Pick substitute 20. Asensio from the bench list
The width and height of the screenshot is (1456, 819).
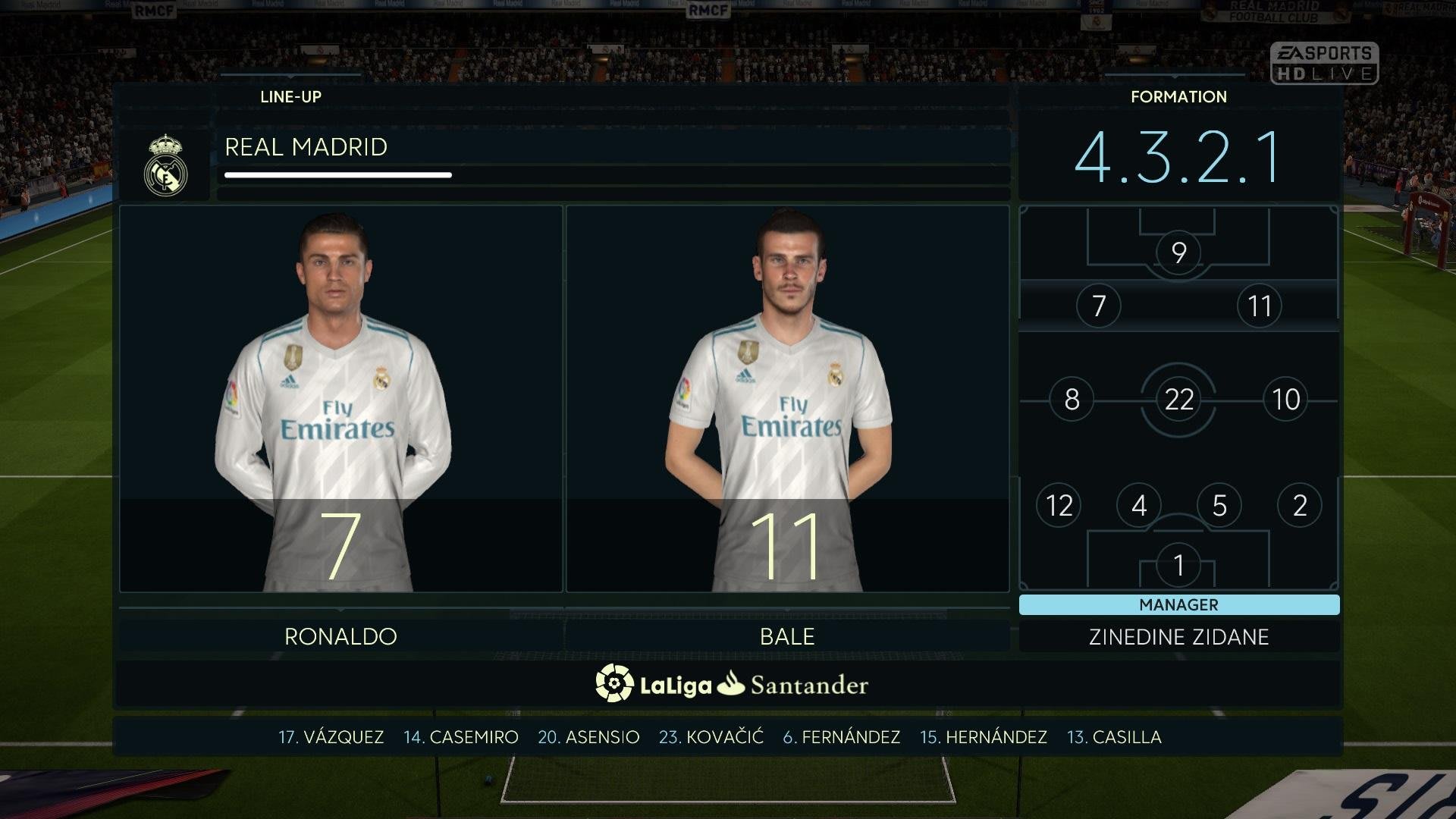click(588, 737)
